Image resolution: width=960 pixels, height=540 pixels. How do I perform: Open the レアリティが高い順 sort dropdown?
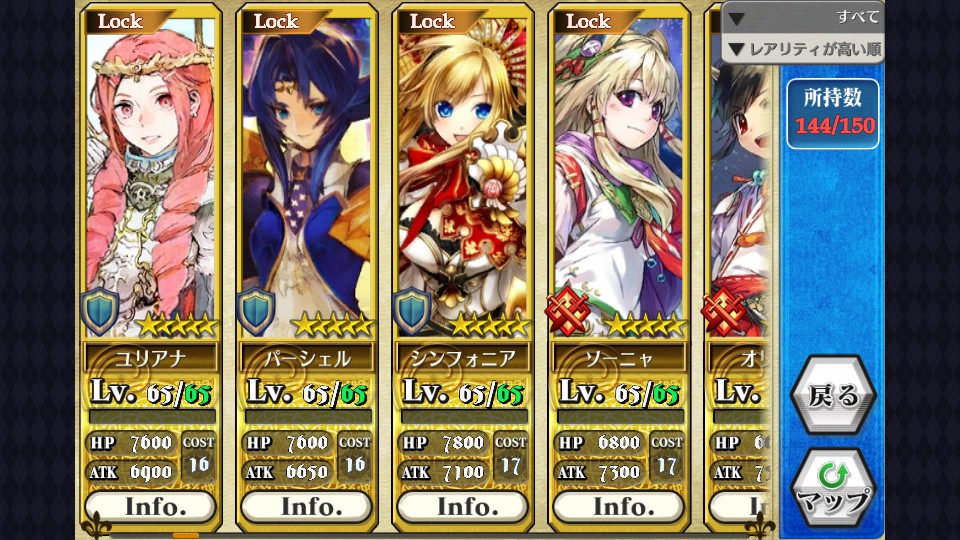coord(803,48)
